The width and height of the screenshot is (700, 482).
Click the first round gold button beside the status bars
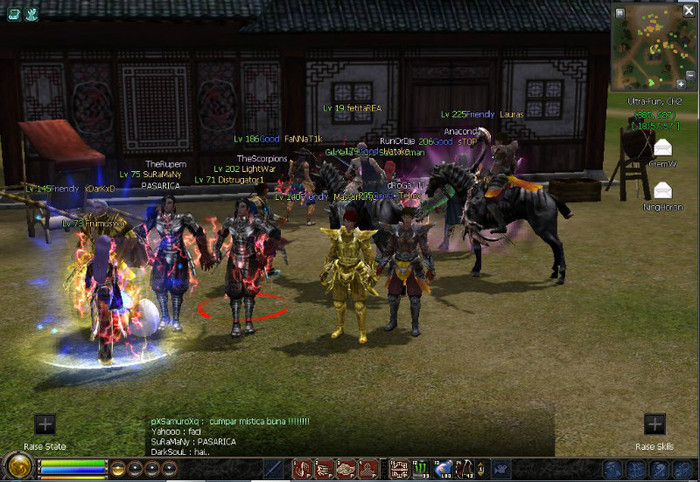[x=118, y=468]
